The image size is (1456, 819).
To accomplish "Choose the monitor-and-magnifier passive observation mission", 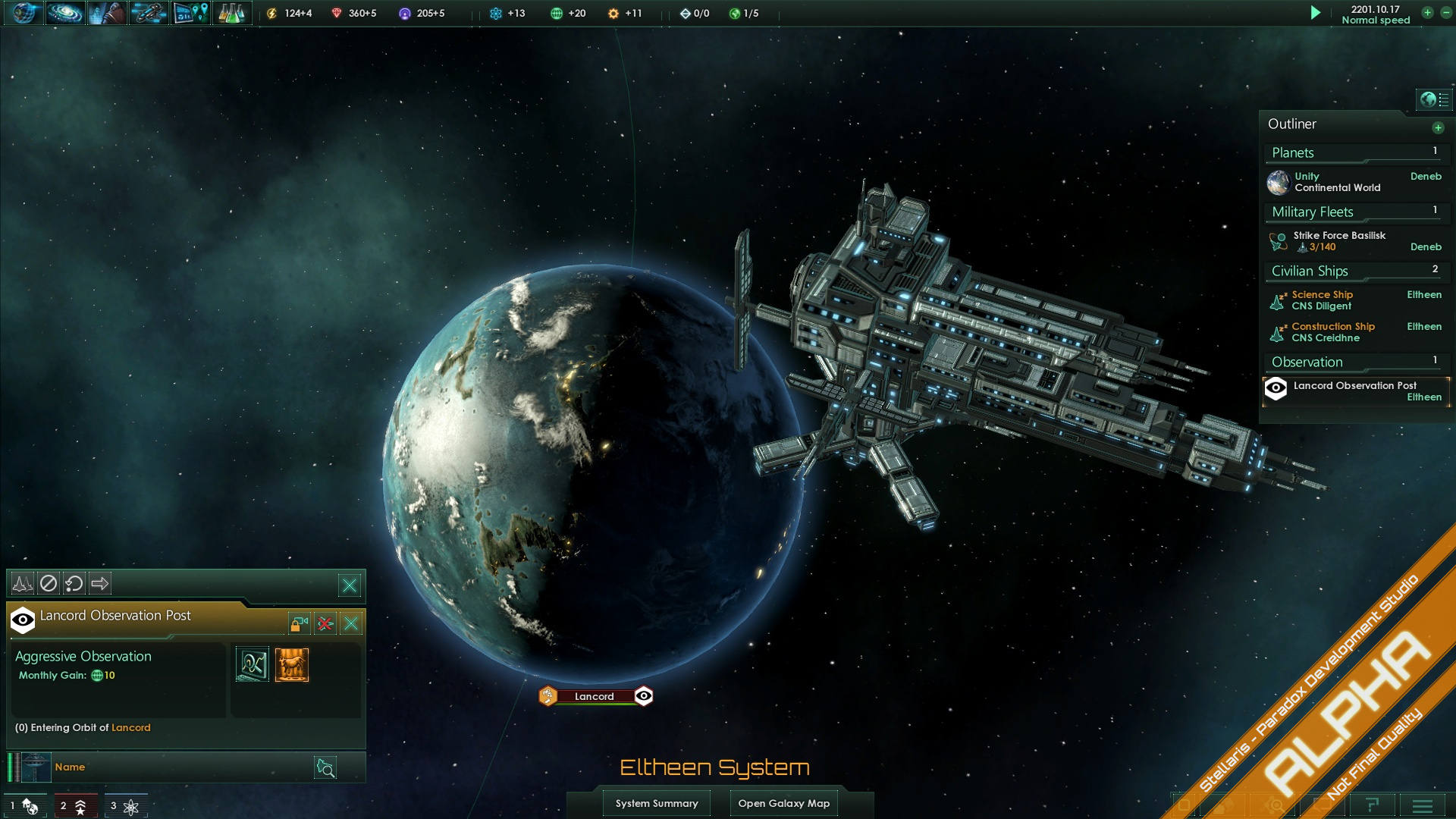I will (253, 665).
